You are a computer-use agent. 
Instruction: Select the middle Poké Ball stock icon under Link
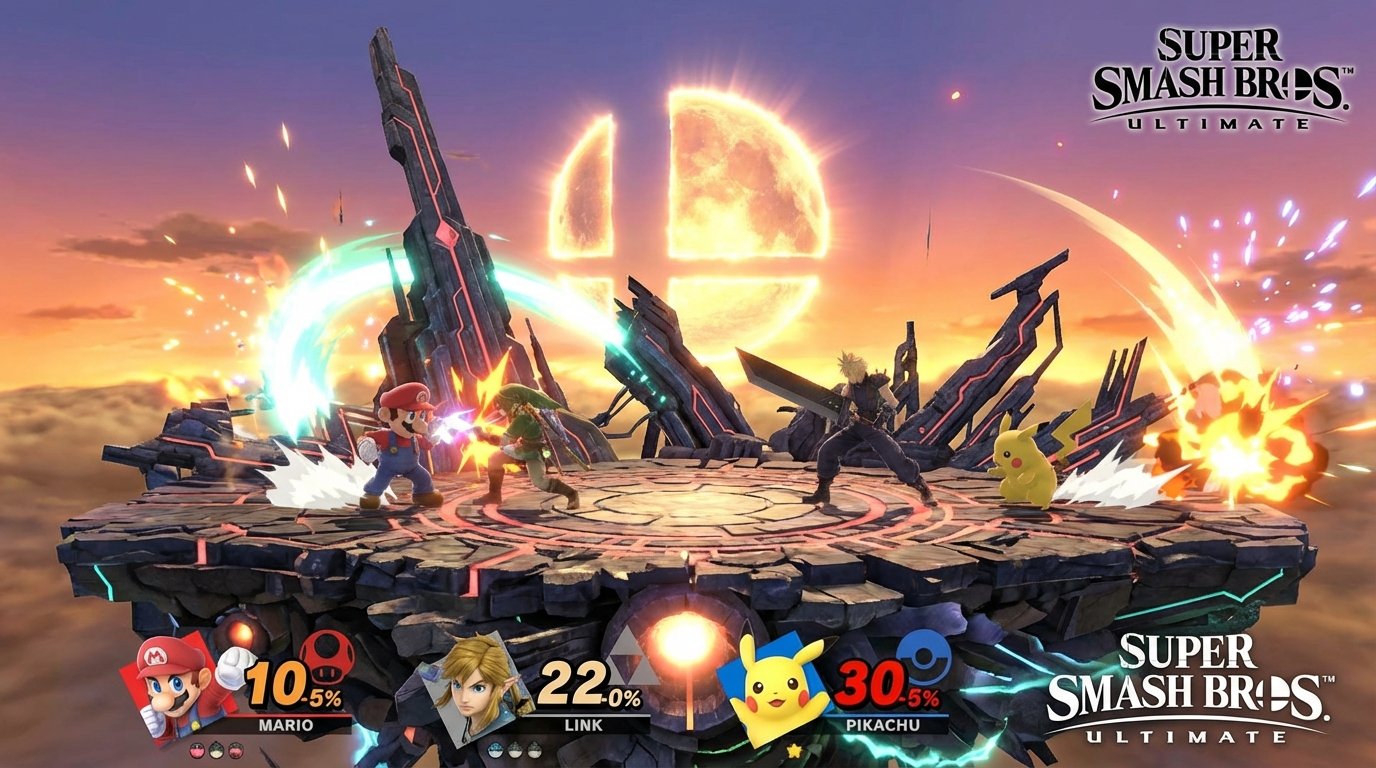point(515,749)
